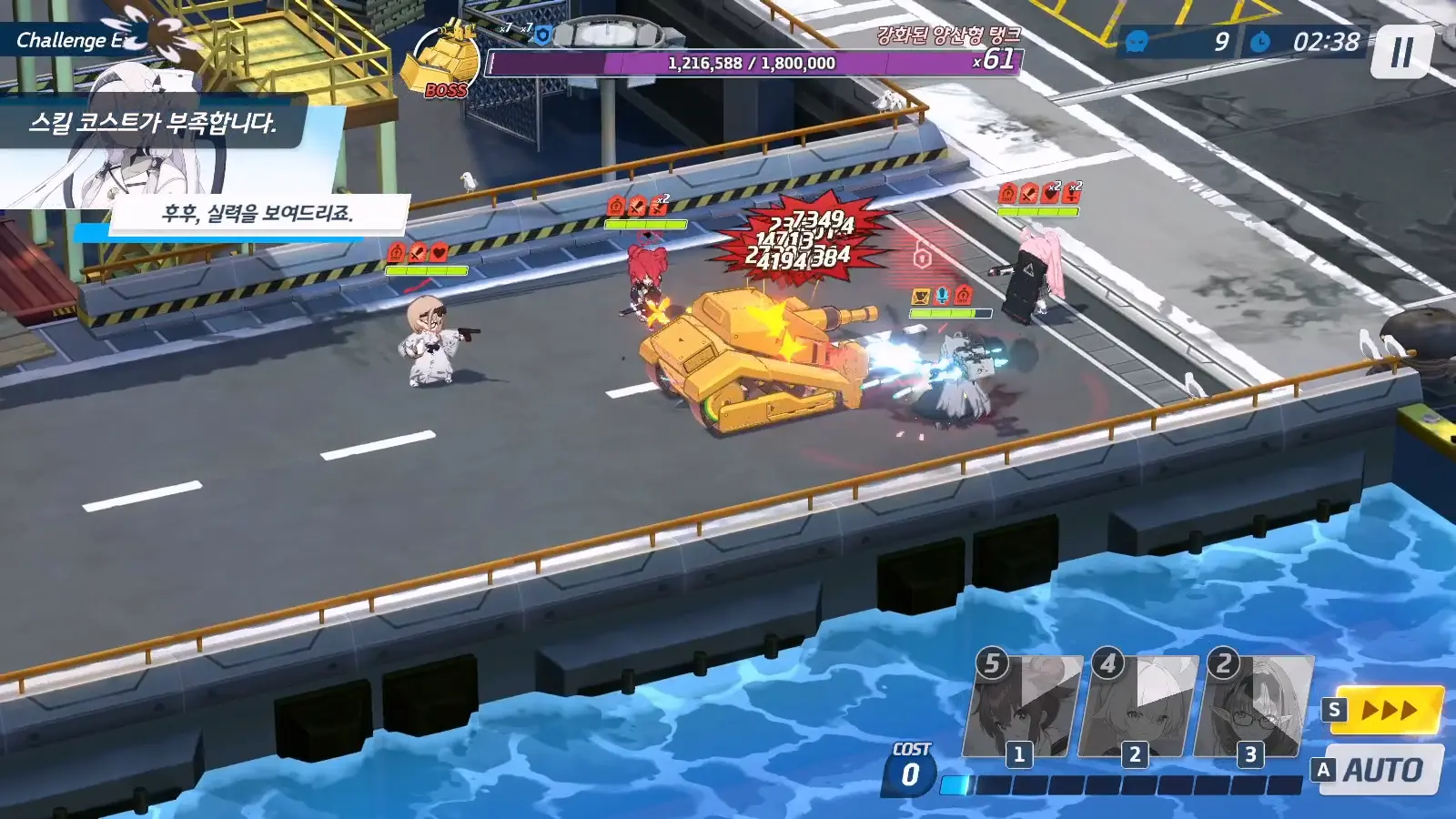Use the cost 2 skill card

click(1254, 707)
